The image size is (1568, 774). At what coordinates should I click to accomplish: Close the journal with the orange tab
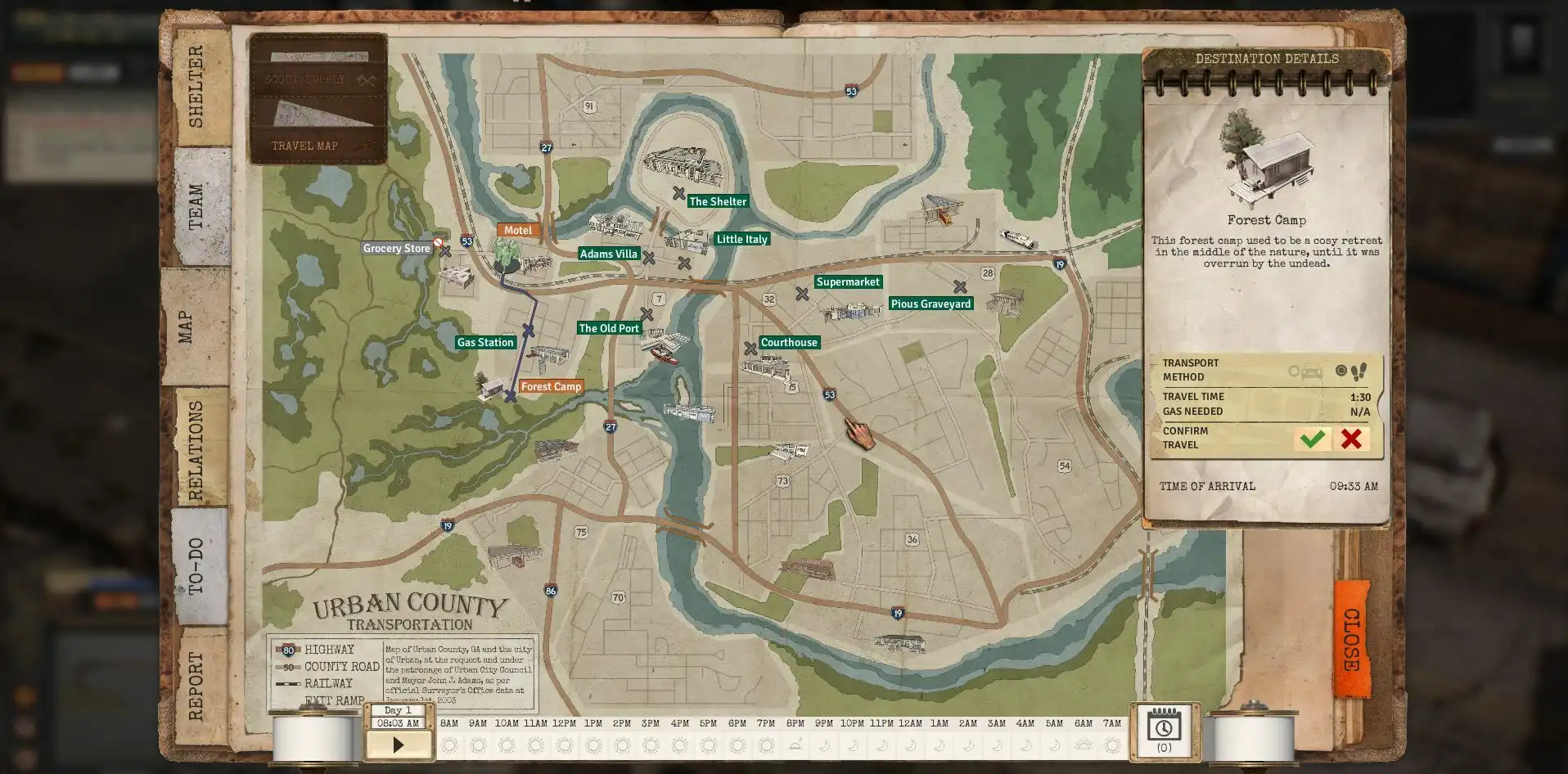pyautogui.click(x=1351, y=640)
